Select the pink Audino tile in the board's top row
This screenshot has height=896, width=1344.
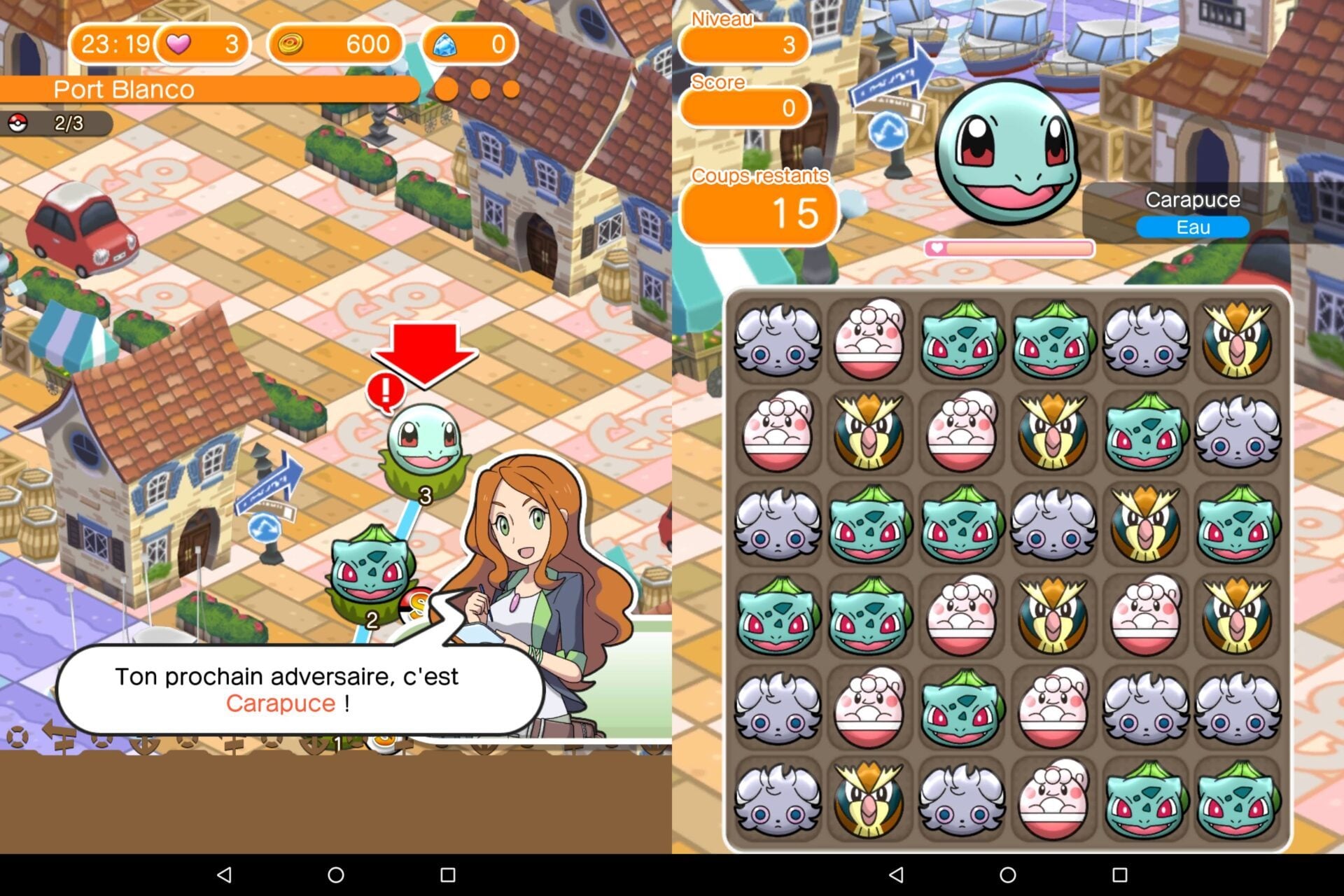click(869, 340)
